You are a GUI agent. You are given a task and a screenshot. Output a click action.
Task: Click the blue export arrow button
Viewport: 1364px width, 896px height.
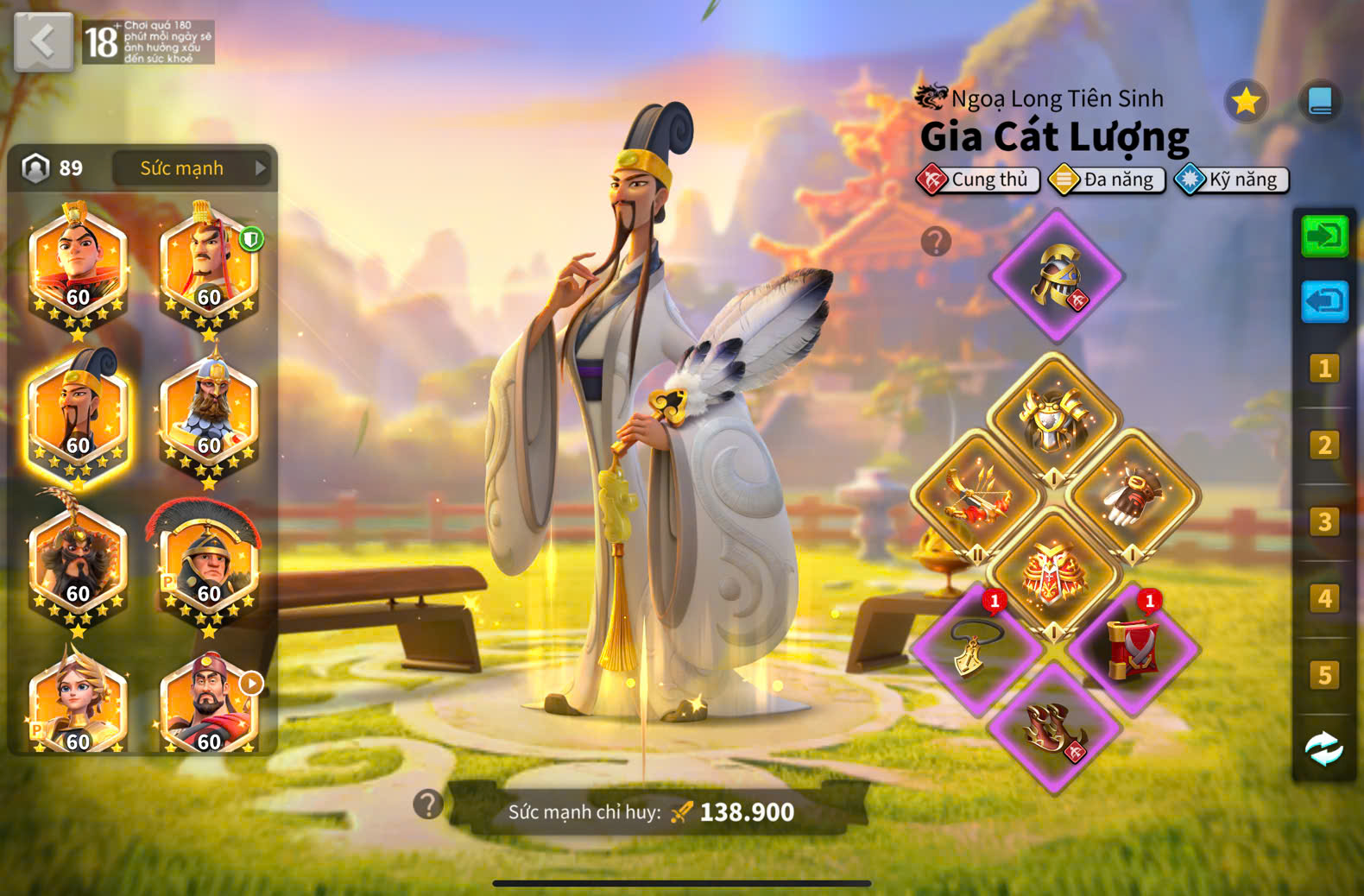[x=1324, y=301]
